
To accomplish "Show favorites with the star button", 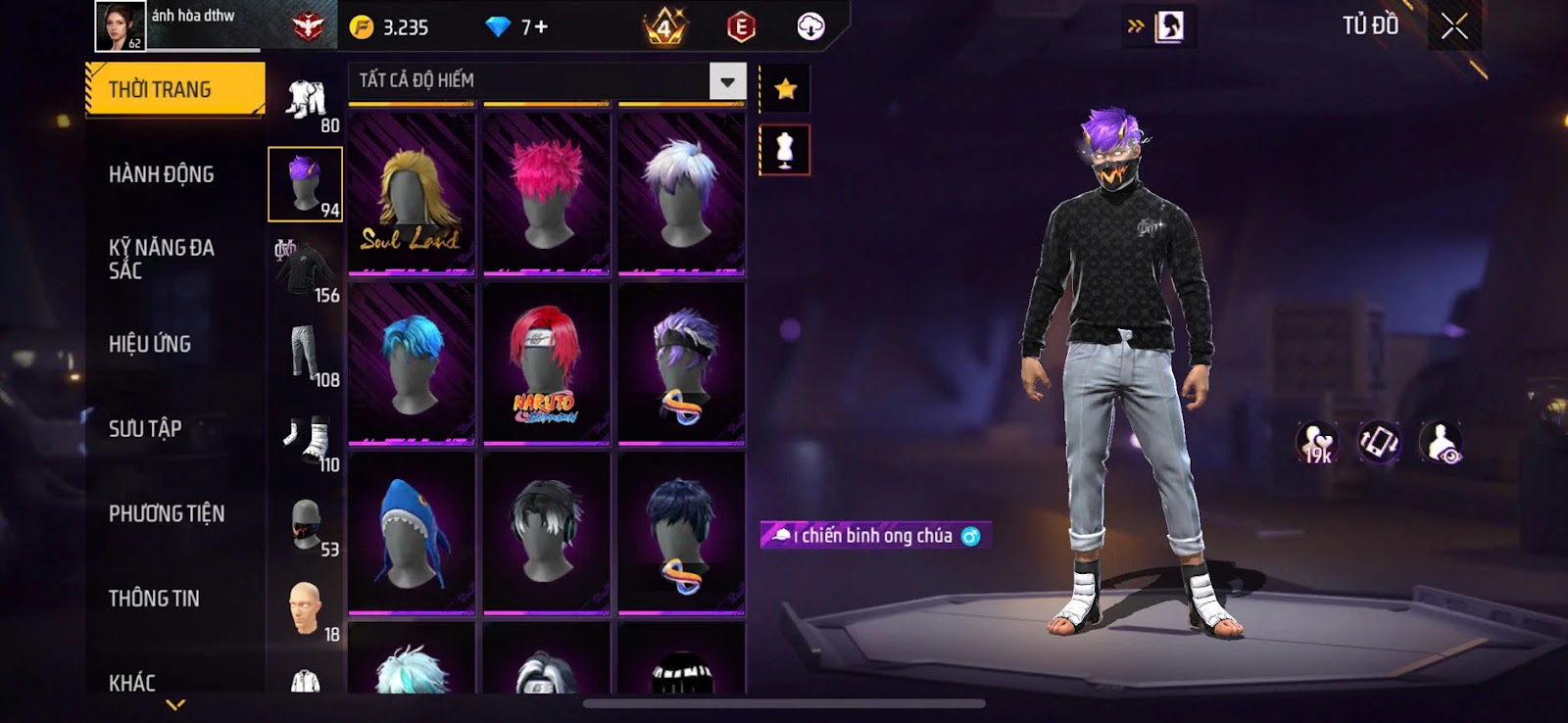I will [785, 90].
